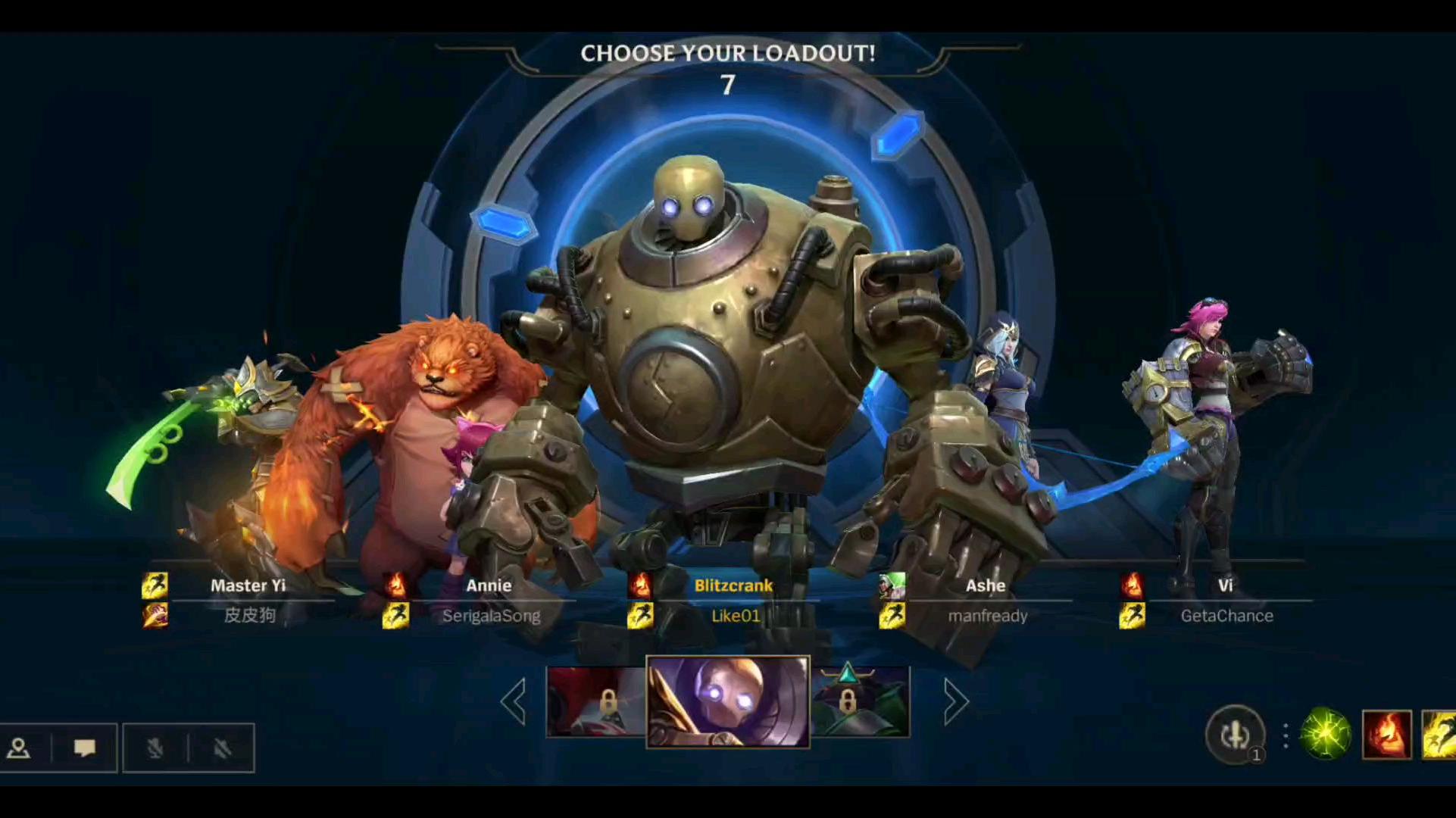
Task: Select the default Blitzcrank skin thumbnail
Action: point(727,701)
